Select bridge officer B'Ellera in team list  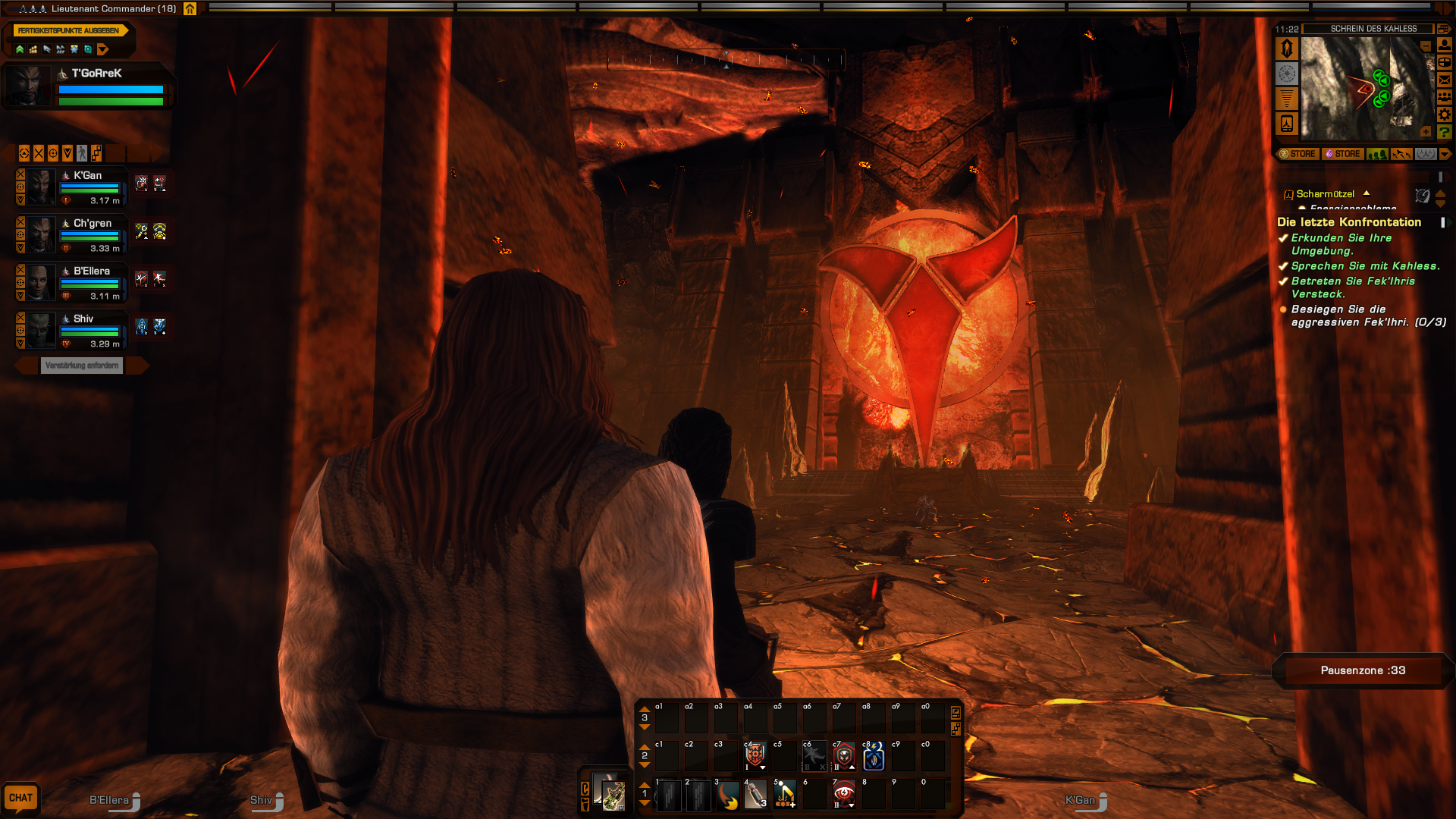point(91,271)
